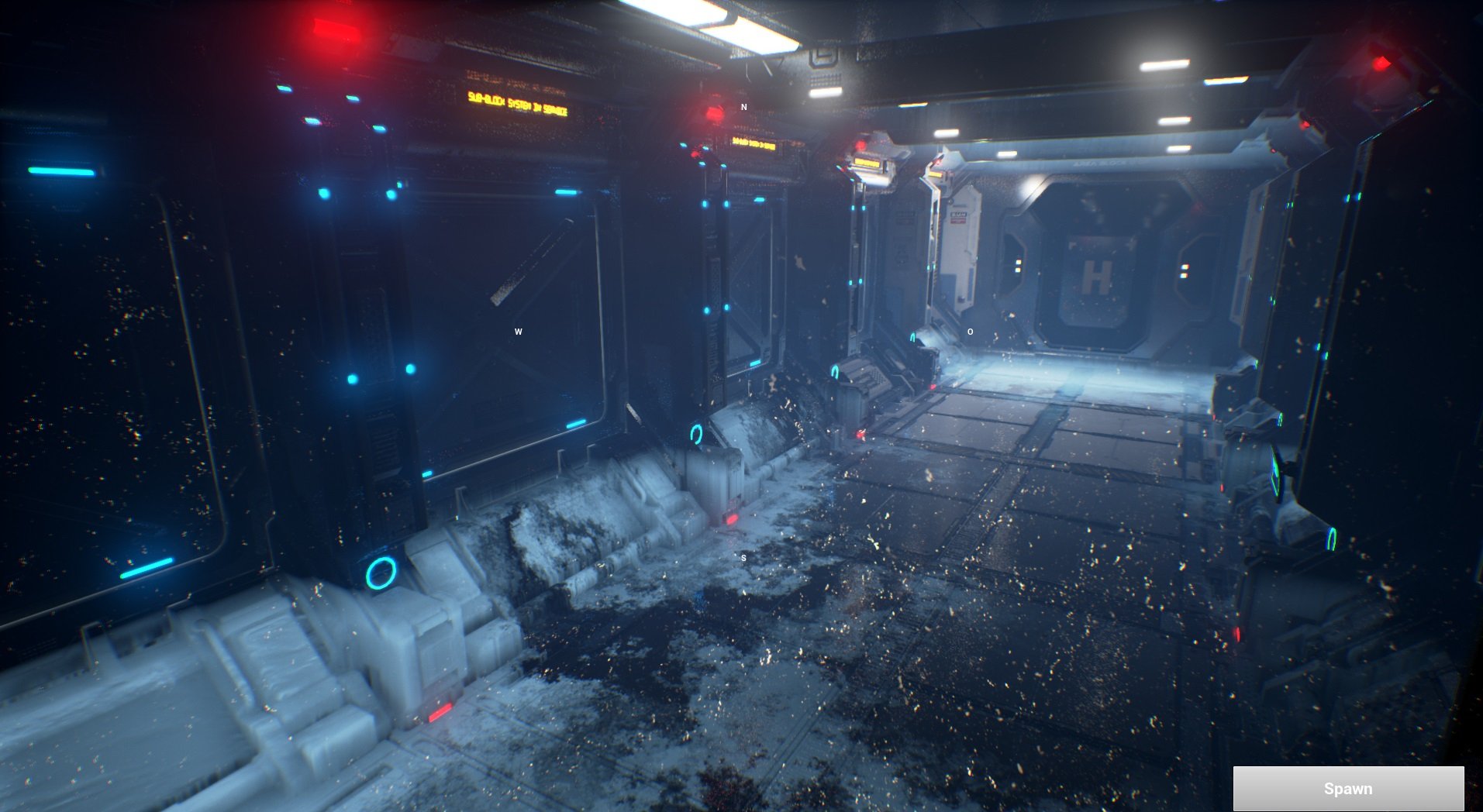Click the Spawn button
Viewport: 1483px width, 812px height.
pyautogui.click(x=1349, y=789)
